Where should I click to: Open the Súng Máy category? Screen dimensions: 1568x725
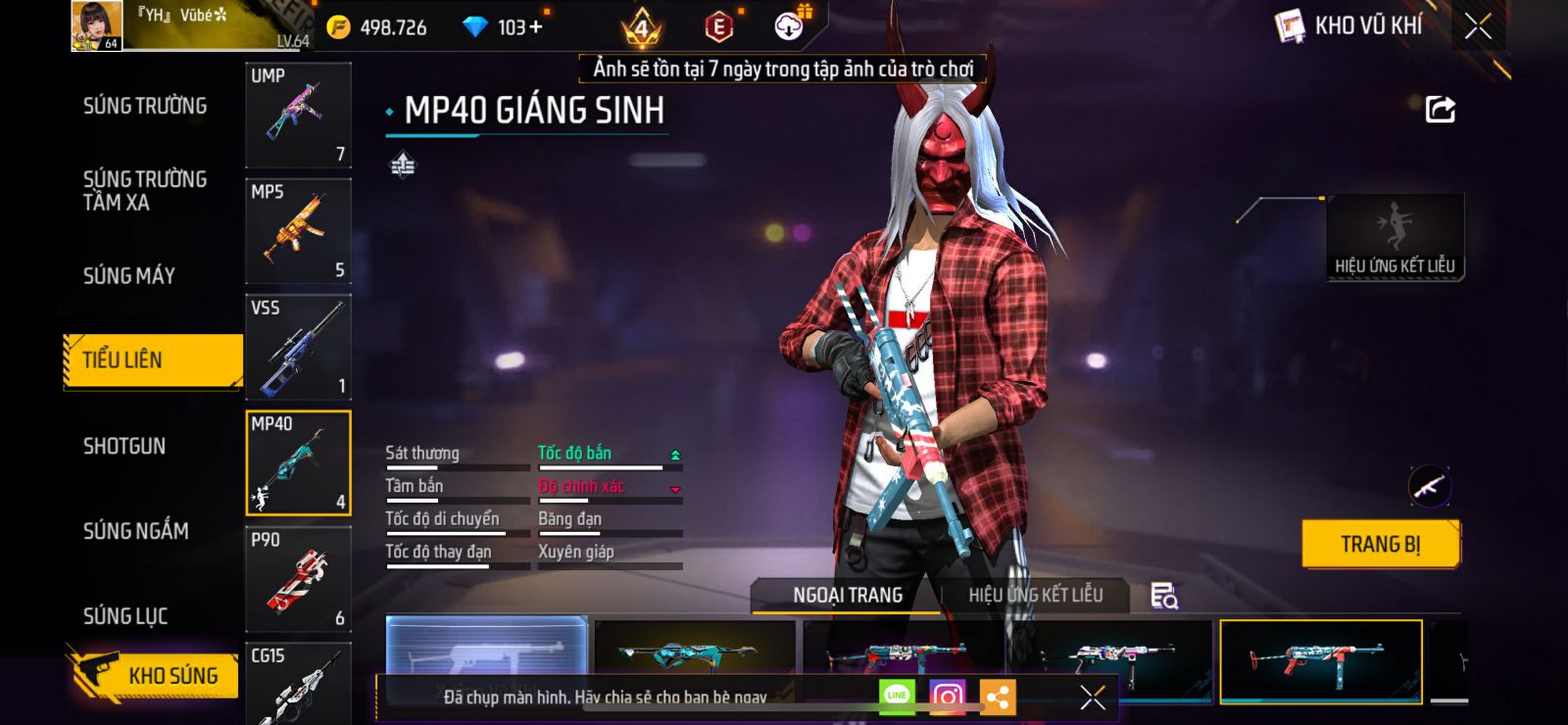pos(129,276)
